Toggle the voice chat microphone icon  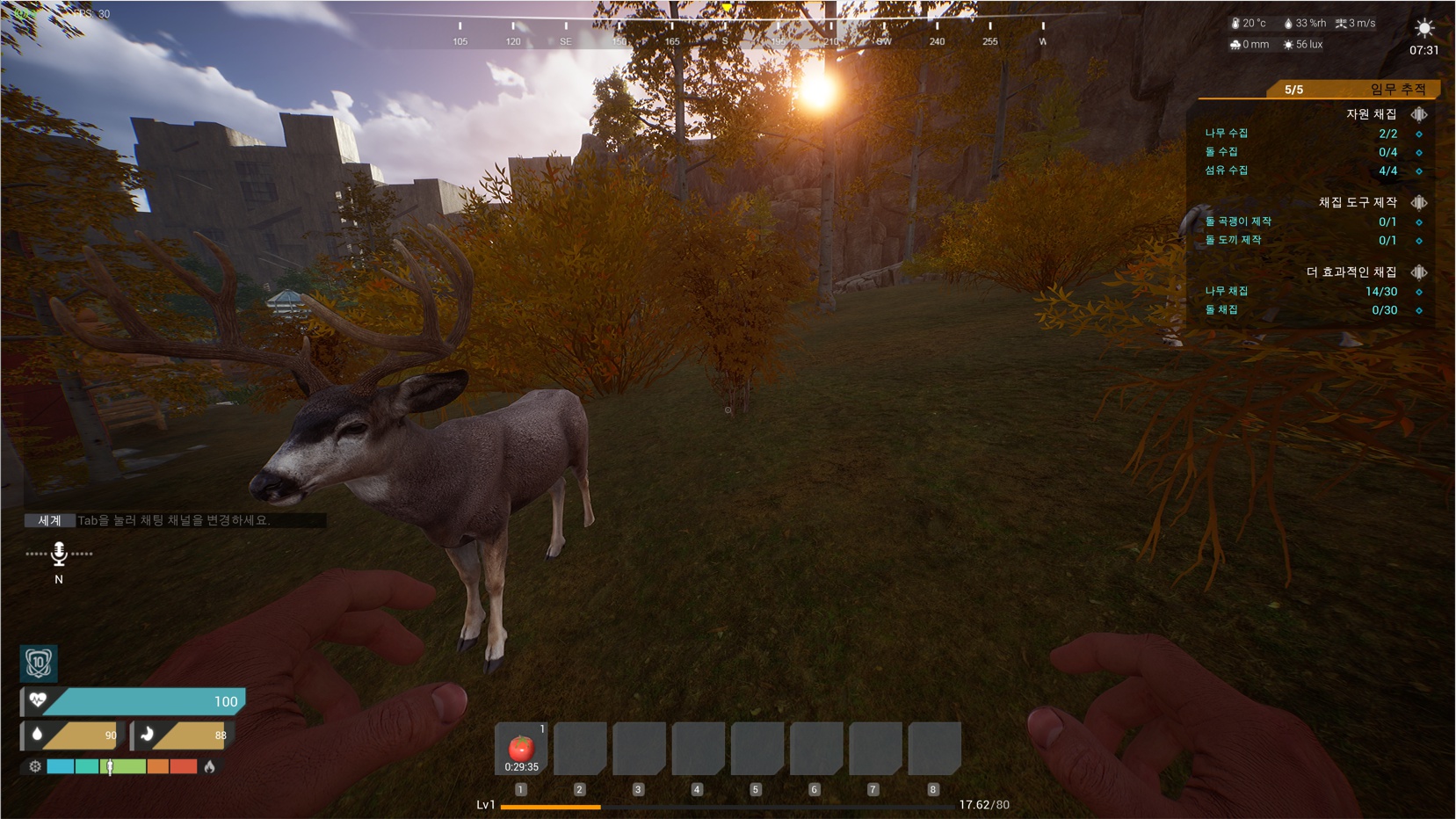click(x=59, y=554)
